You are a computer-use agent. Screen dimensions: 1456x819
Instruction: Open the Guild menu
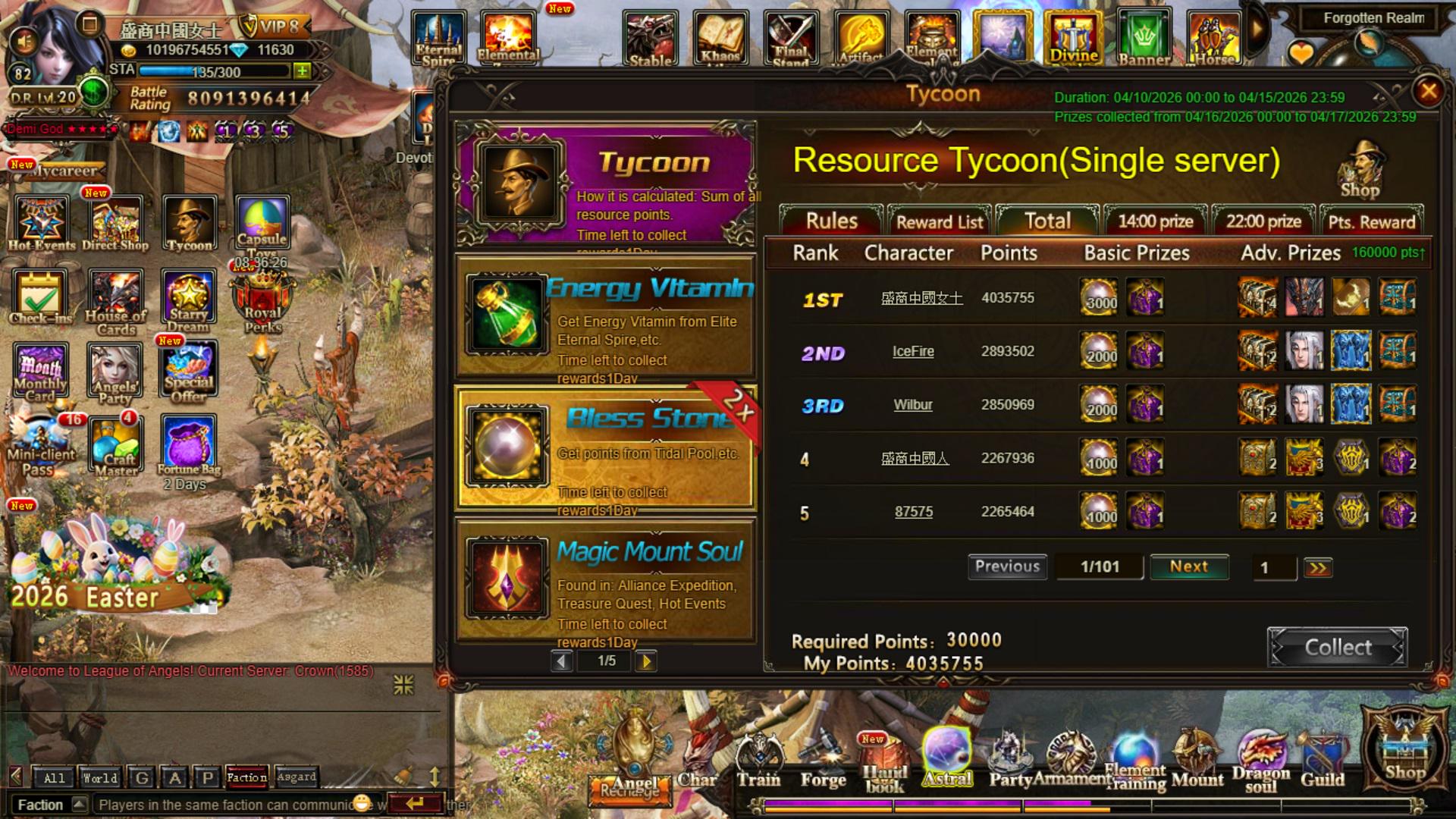pyautogui.click(x=1323, y=762)
